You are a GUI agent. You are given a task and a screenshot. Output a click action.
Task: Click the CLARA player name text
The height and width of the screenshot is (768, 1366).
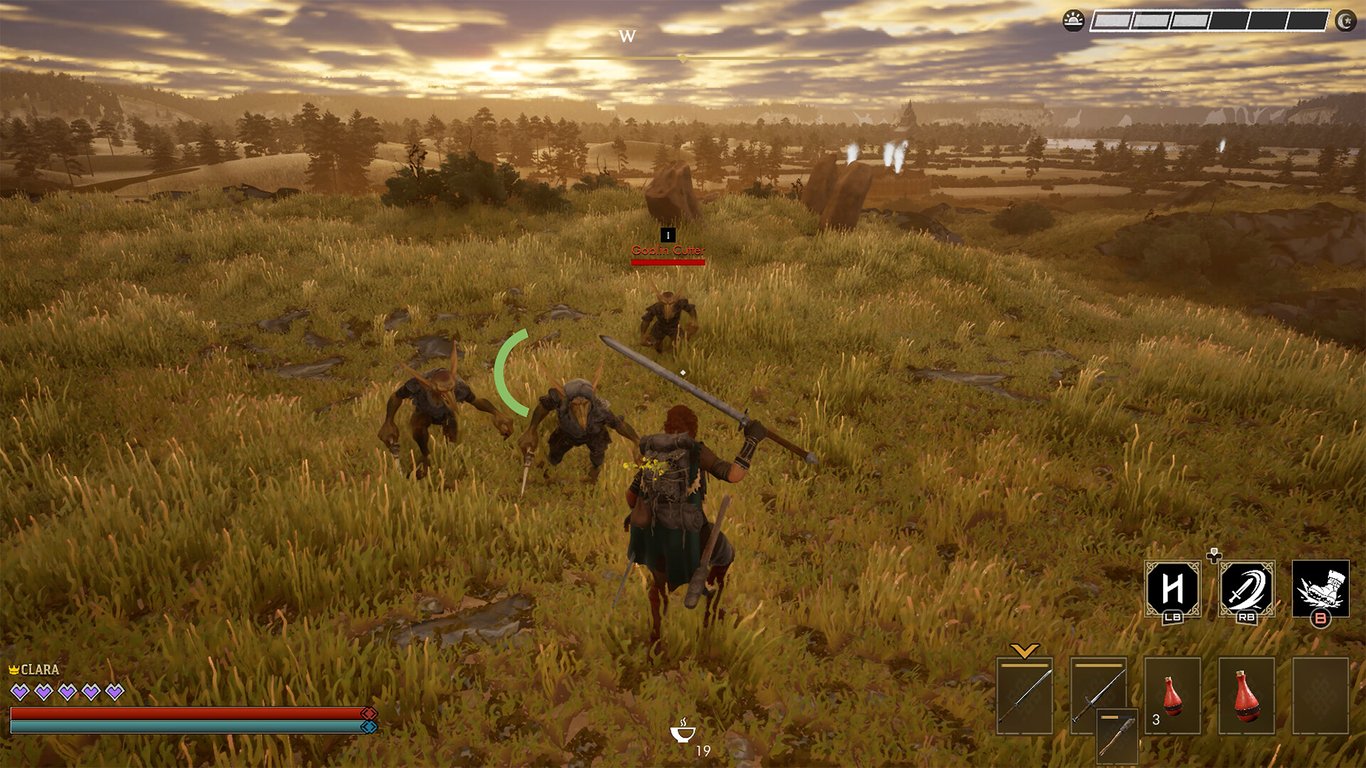pos(42,668)
